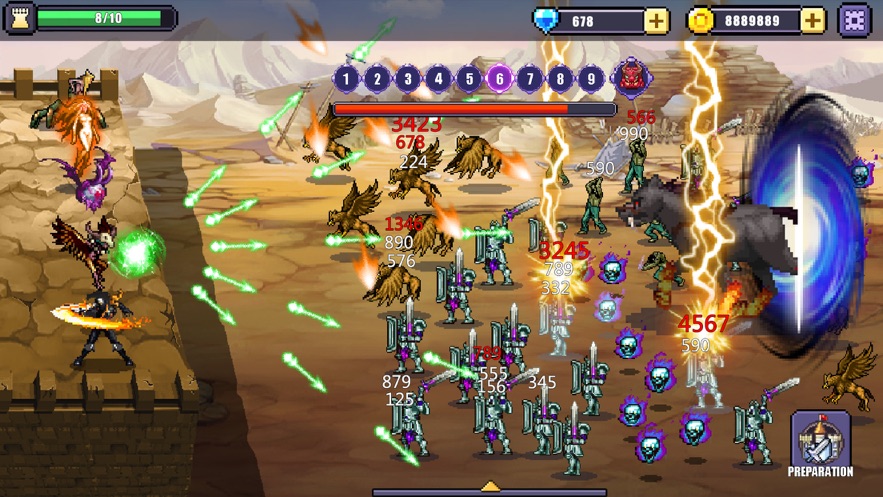Expand the bottom panel arrow handle
This screenshot has width=883, height=497.
pyautogui.click(x=490, y=488)
